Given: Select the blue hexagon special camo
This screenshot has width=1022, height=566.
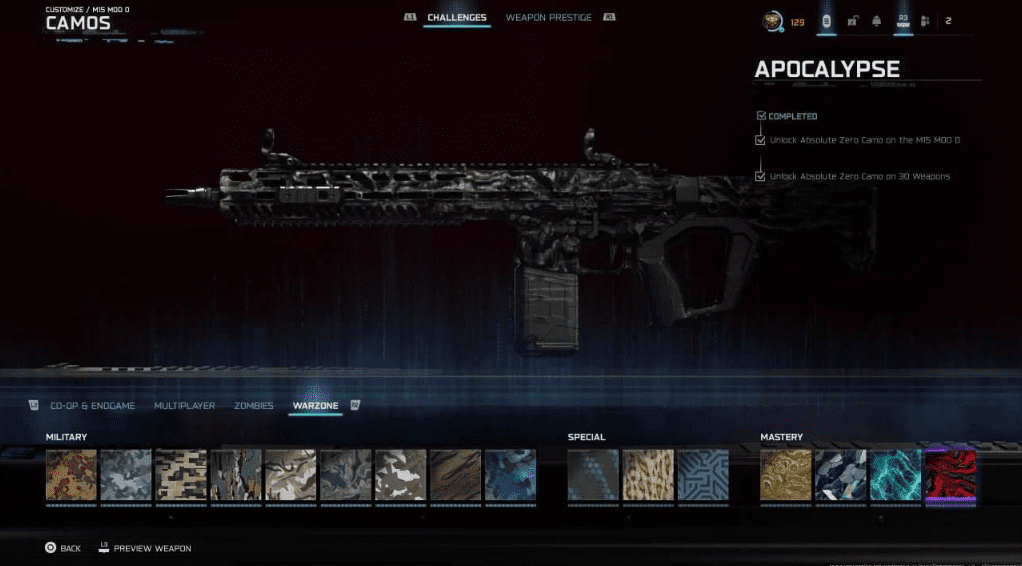Looking at the screenshot, I should tap(593, 474).
